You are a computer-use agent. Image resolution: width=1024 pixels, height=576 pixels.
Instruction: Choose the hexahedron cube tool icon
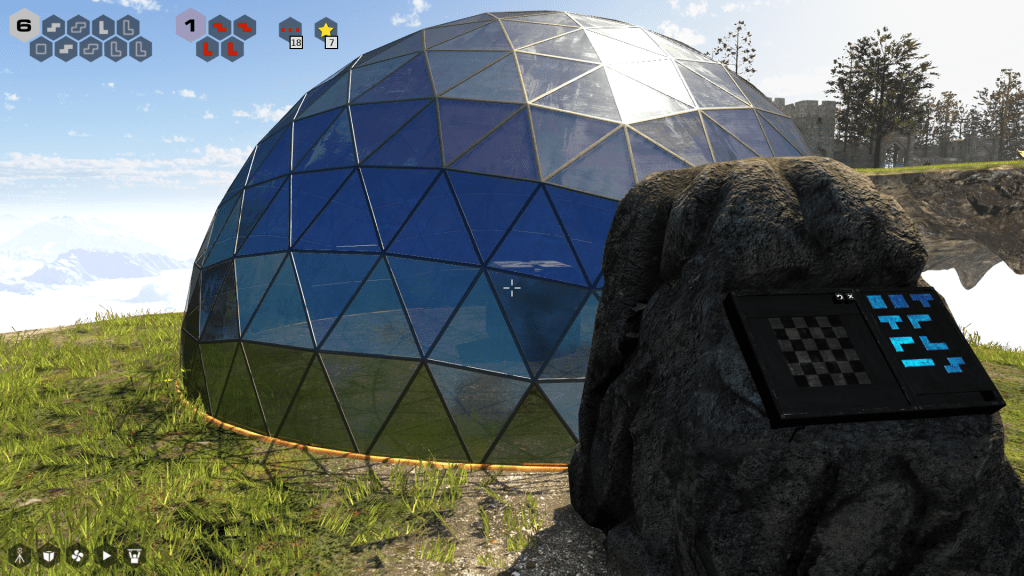[x=48, y=555]
